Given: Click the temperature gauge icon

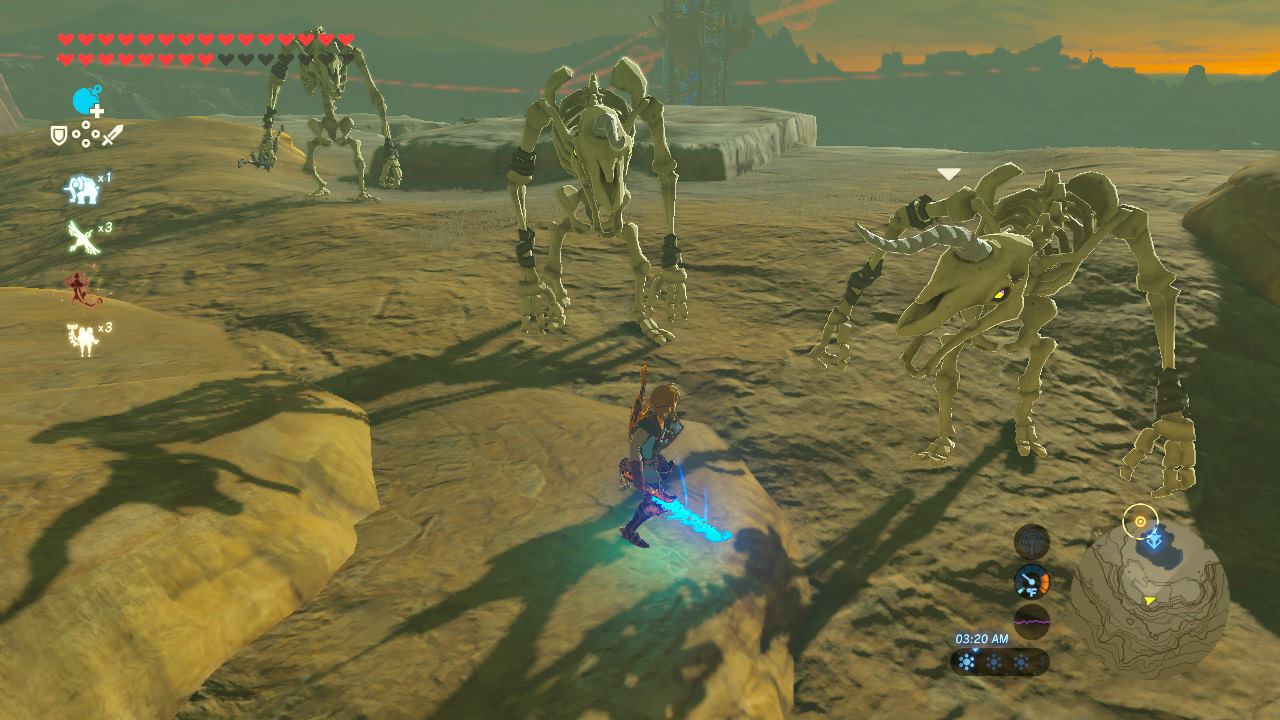Looking at the screenshot, I should click(x=1031, y=582).
